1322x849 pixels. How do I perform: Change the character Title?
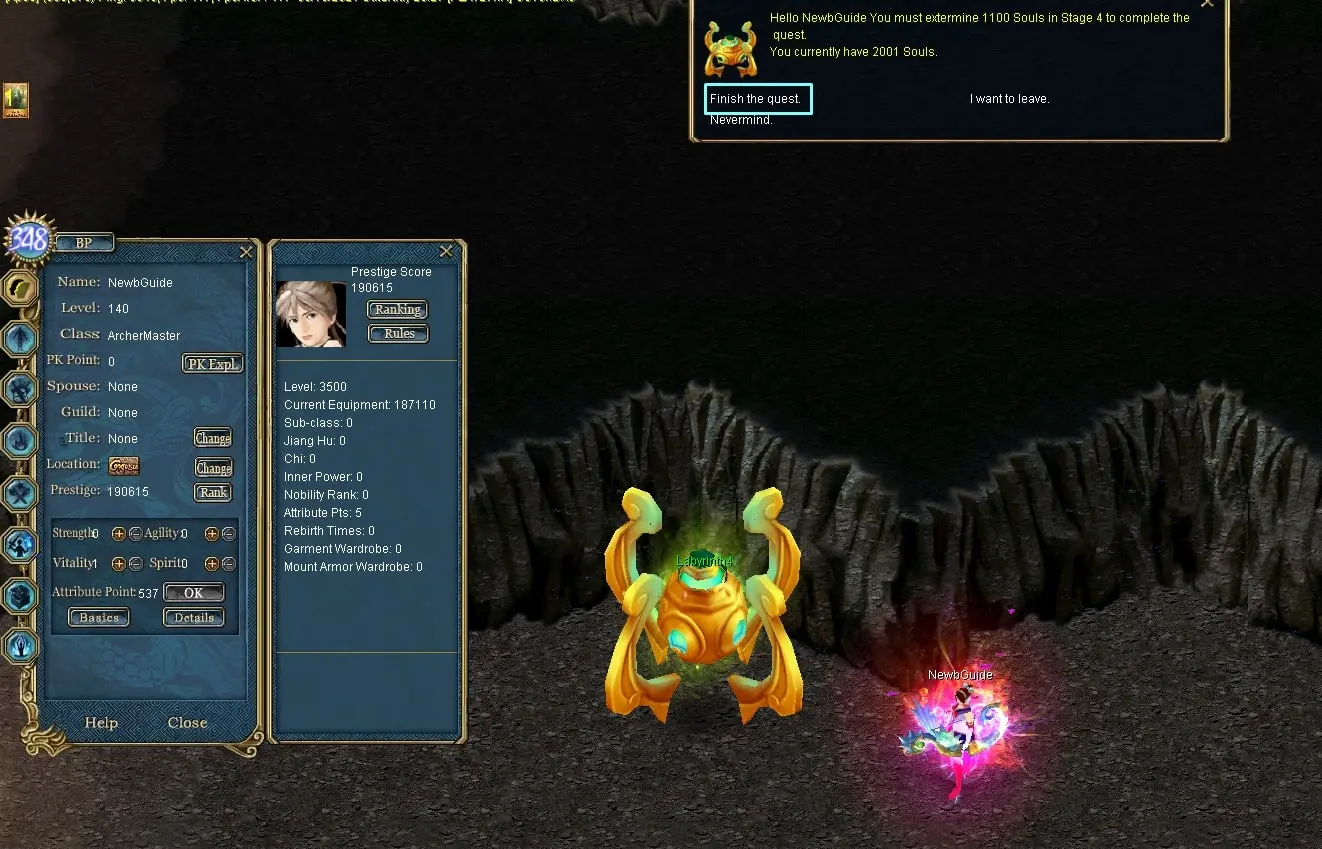[x=213, y=438]
